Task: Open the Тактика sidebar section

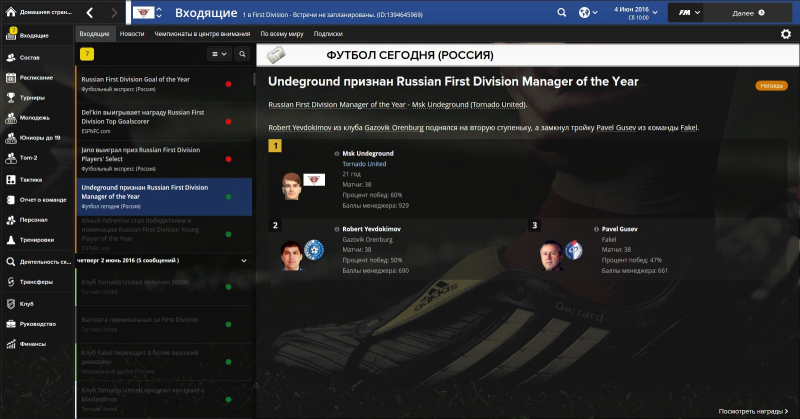Action: pos(32,179)
